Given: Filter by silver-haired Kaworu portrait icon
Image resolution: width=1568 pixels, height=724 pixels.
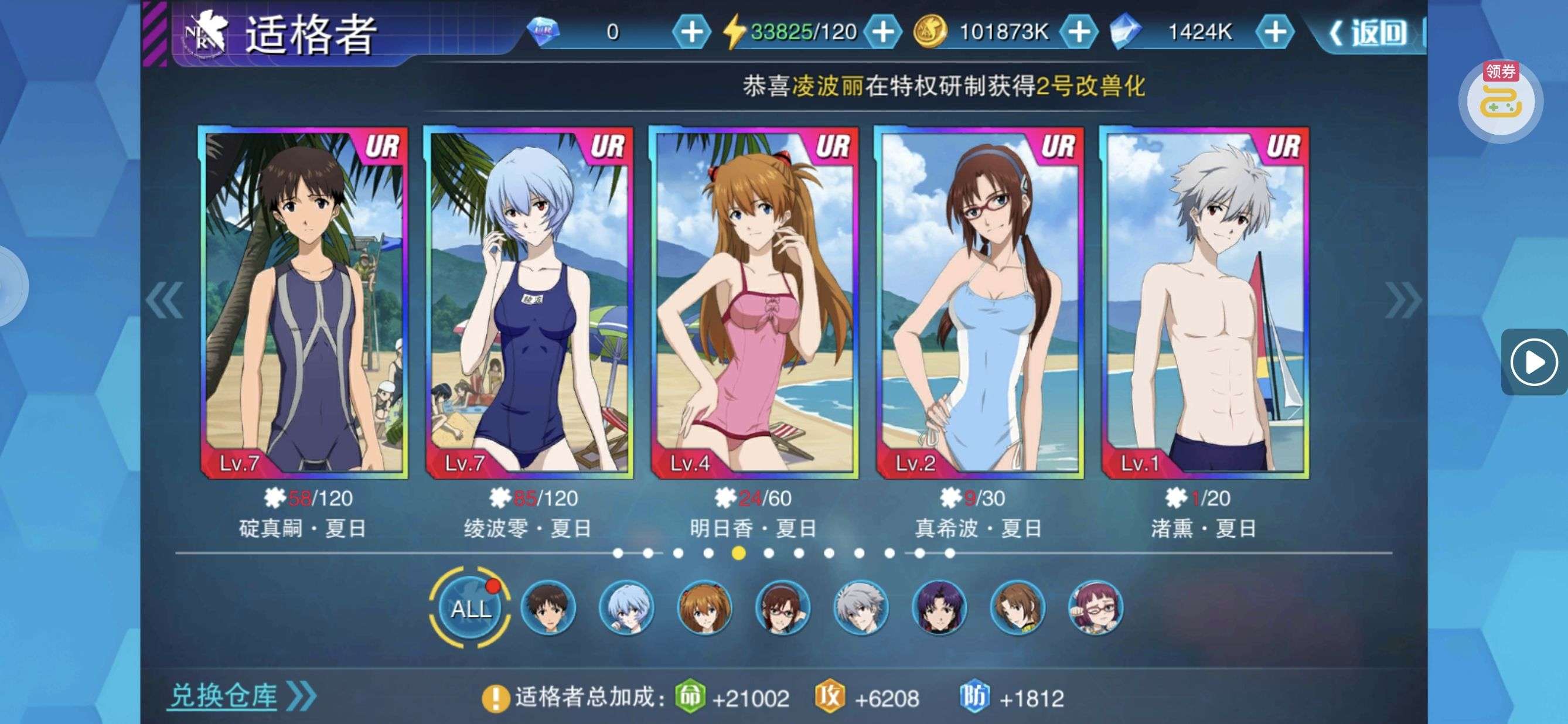Looking at the screenshot, I should point(860,608).
